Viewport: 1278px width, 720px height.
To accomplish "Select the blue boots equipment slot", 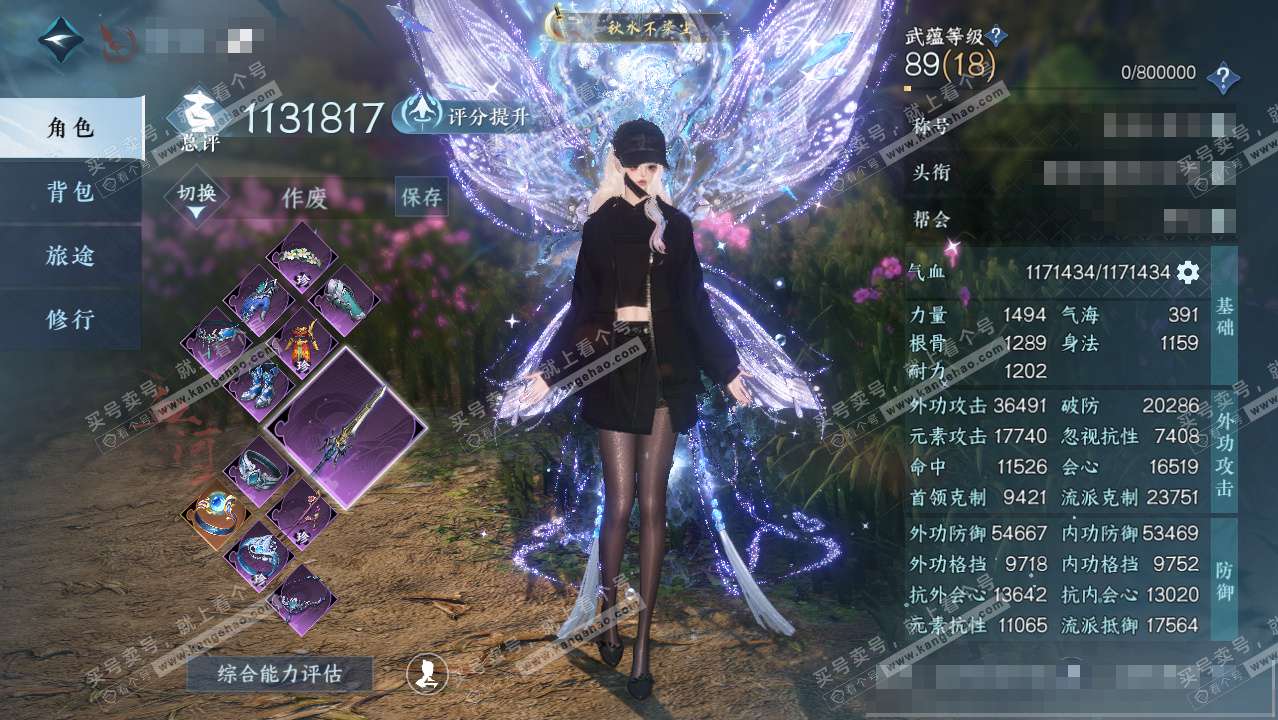I will (256, 386).
